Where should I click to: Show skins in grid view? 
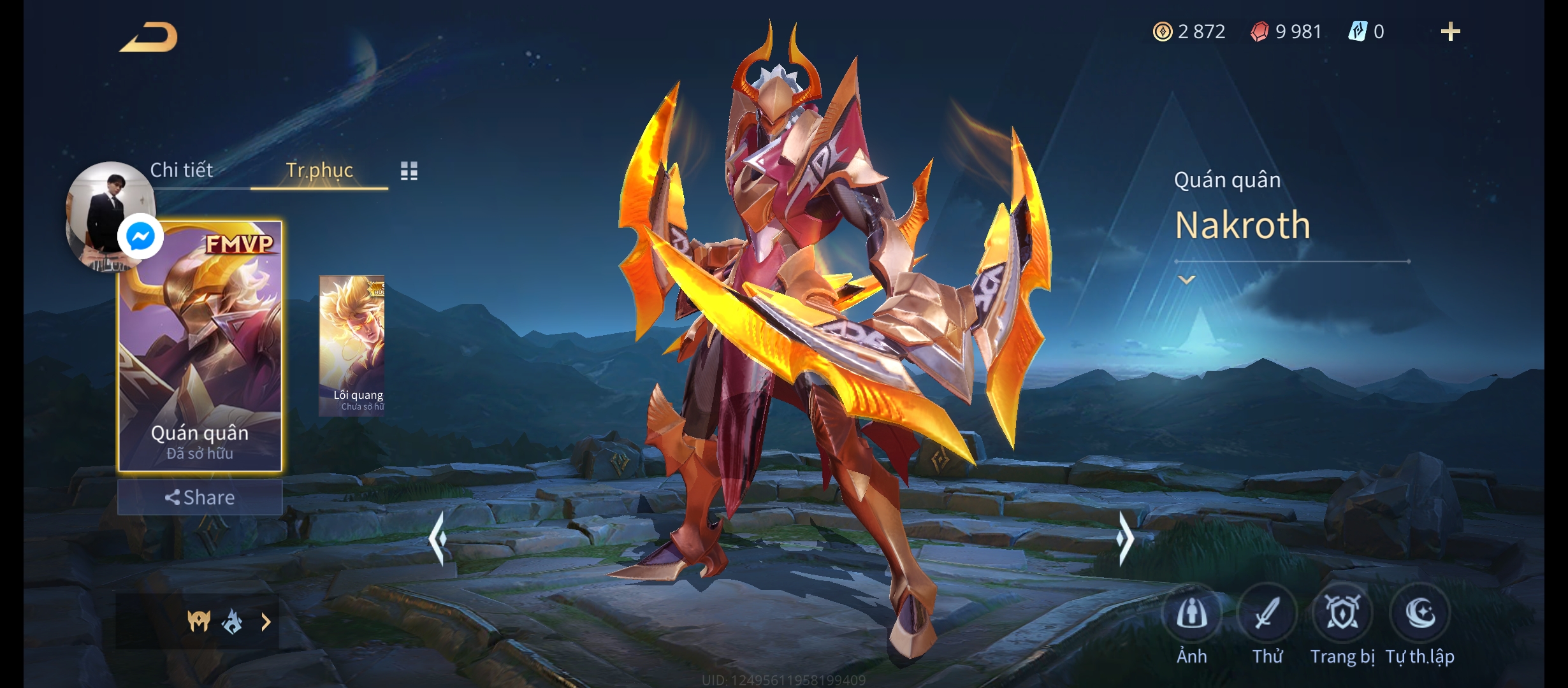point(409,171)
